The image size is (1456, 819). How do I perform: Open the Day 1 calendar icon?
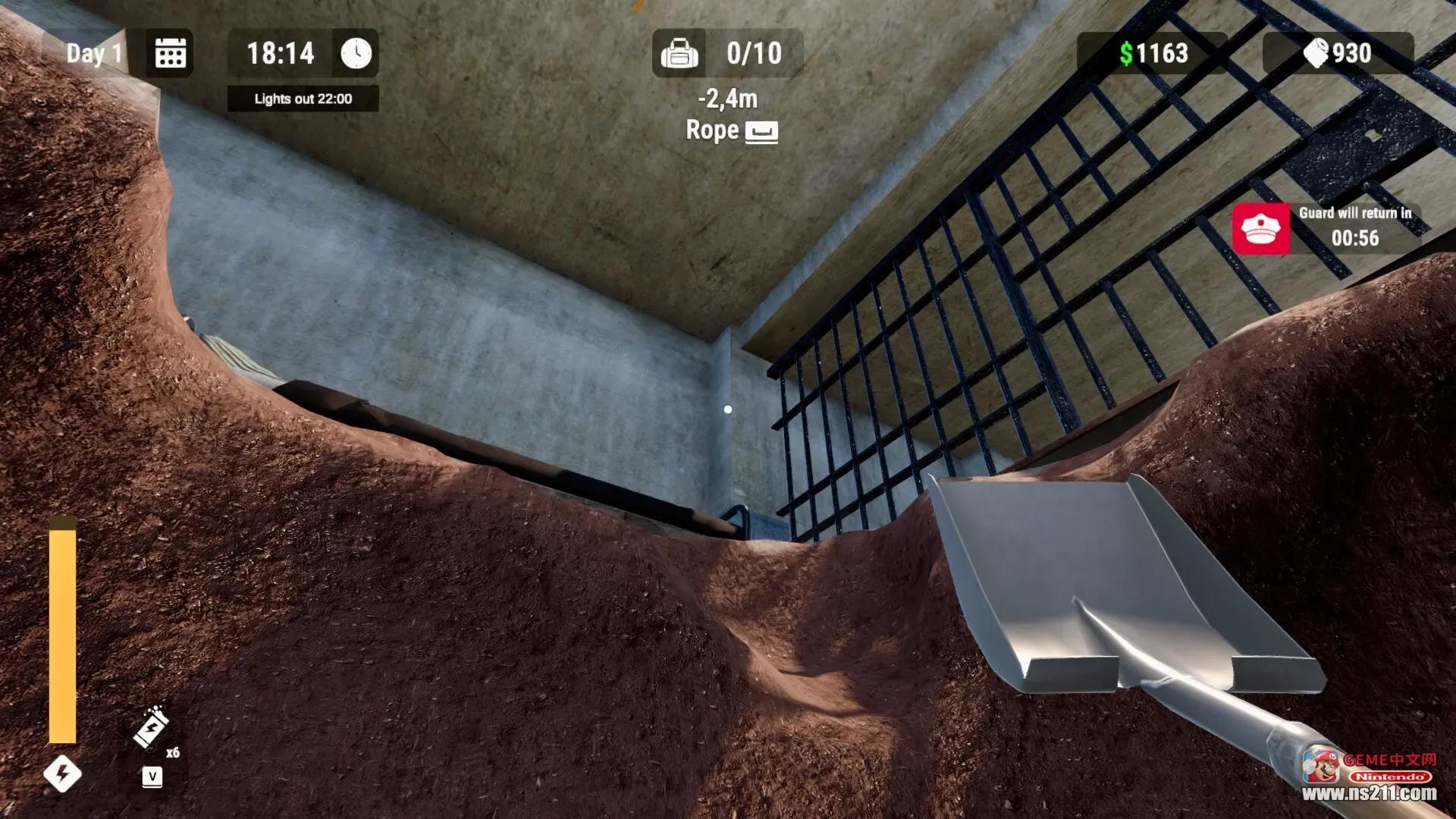click(x=171, y=53)
